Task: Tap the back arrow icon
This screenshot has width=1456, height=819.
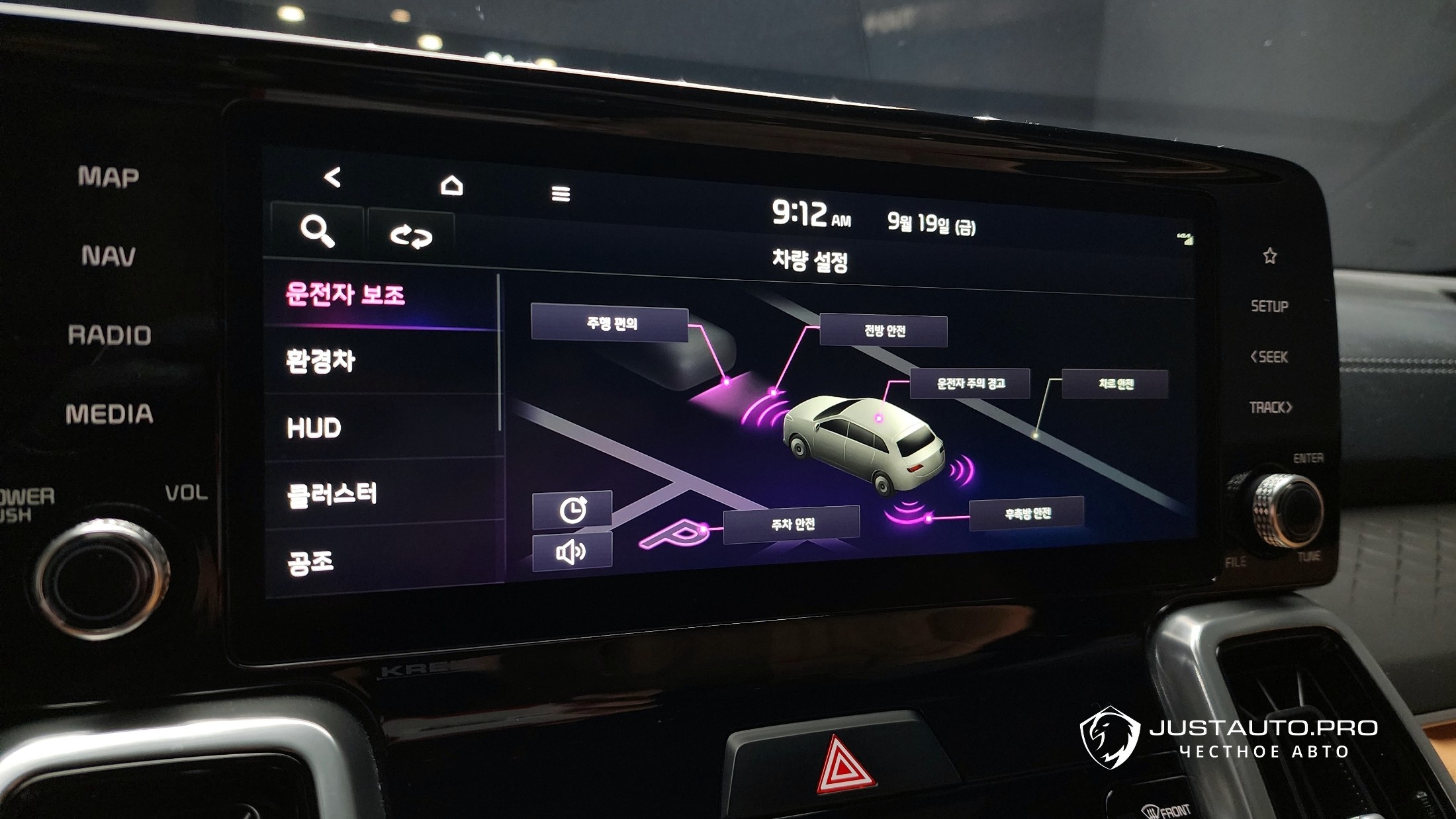Action: [x=332, y=177]
